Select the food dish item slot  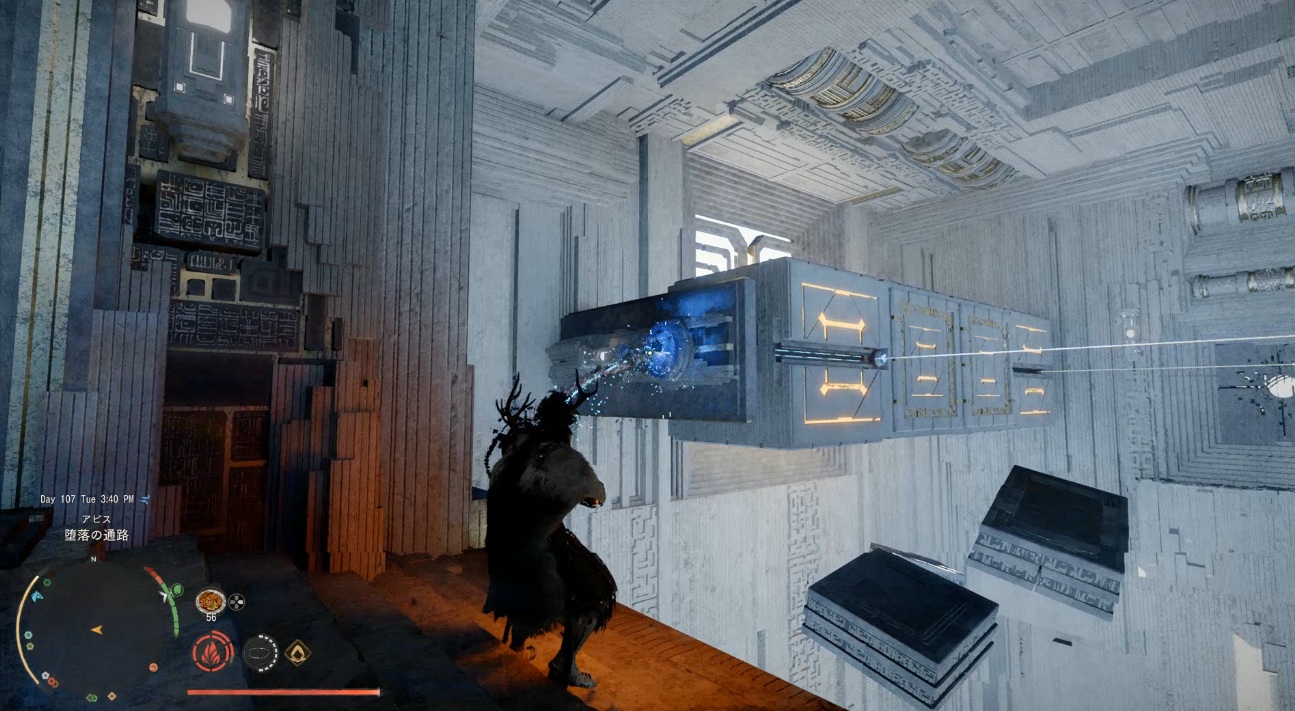(x=209, y=601)
